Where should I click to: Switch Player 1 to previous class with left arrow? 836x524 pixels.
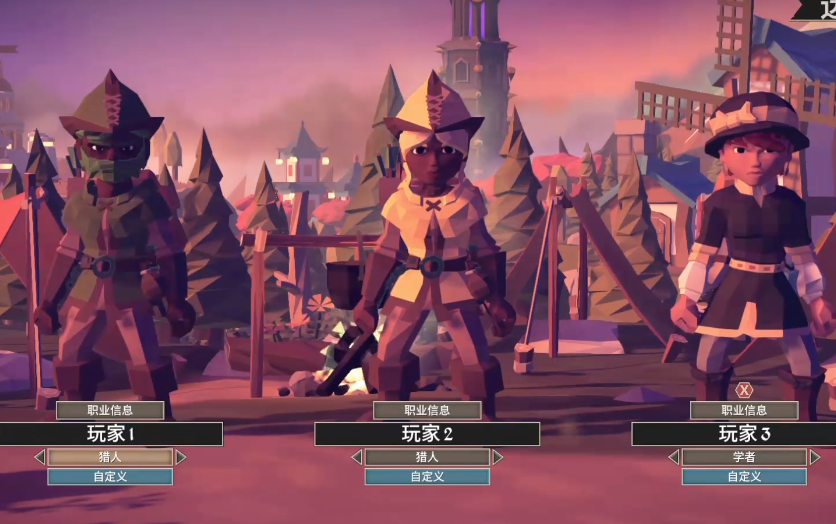point(39,457)
